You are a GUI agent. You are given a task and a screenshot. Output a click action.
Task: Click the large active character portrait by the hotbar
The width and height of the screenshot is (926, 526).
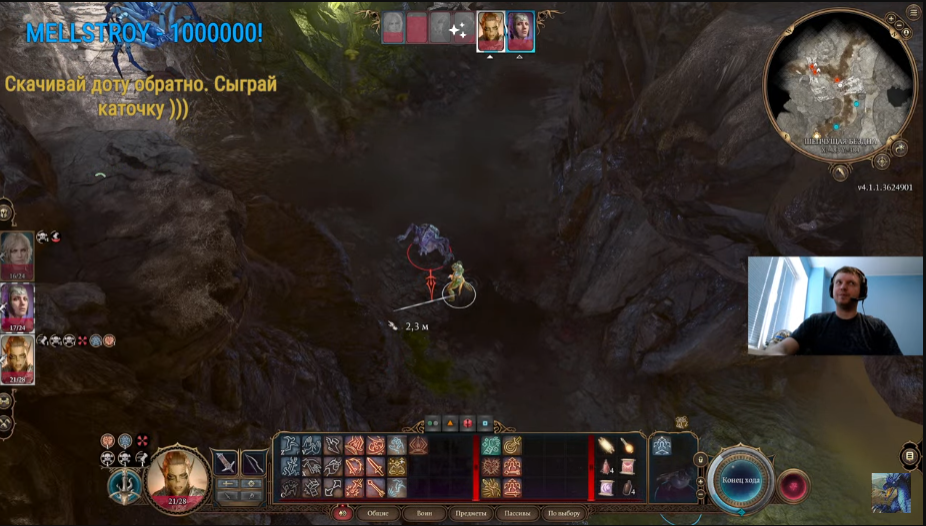[x=178, y=477]
